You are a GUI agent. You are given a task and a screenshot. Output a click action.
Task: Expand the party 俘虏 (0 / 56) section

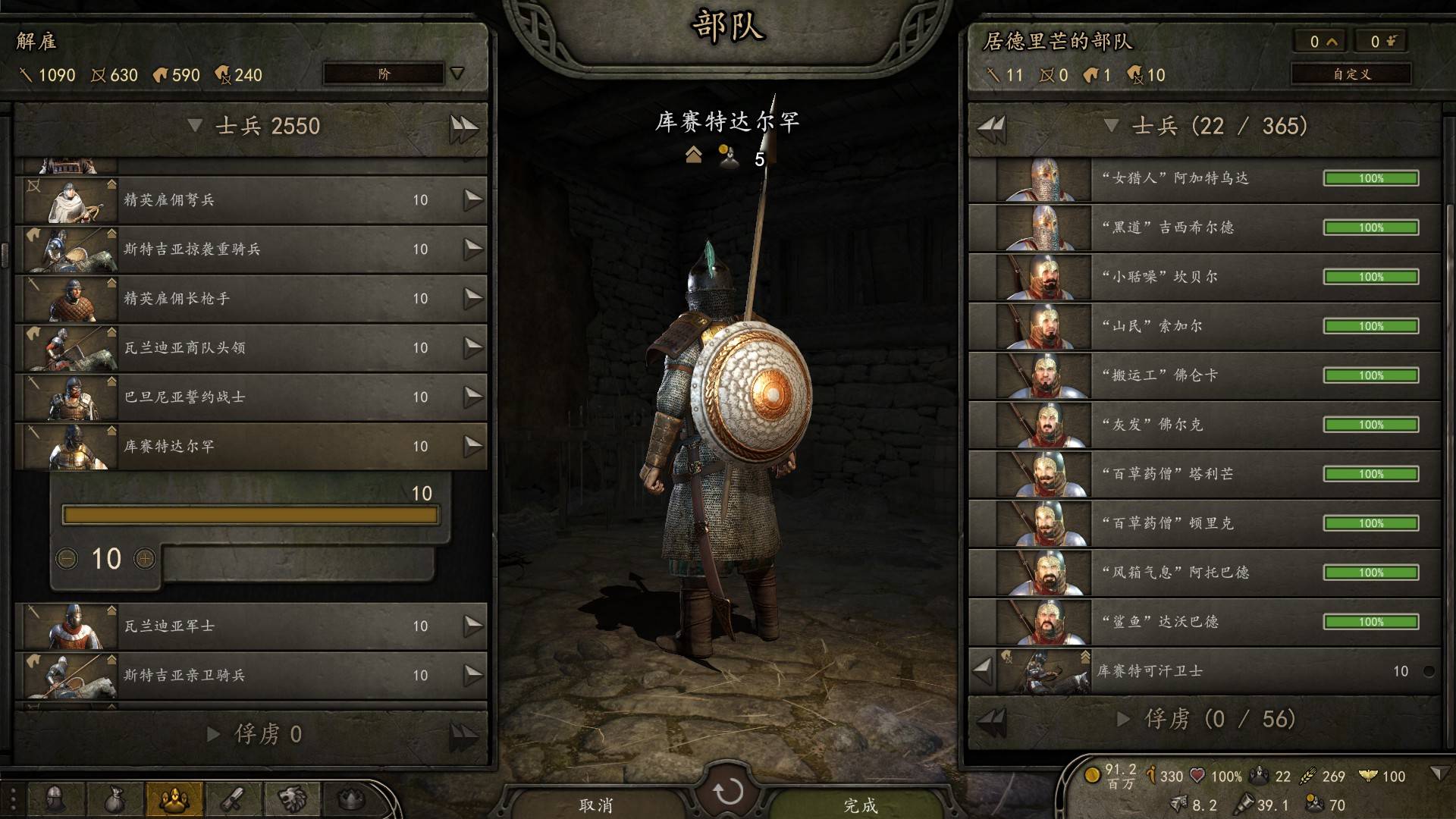1124,719
